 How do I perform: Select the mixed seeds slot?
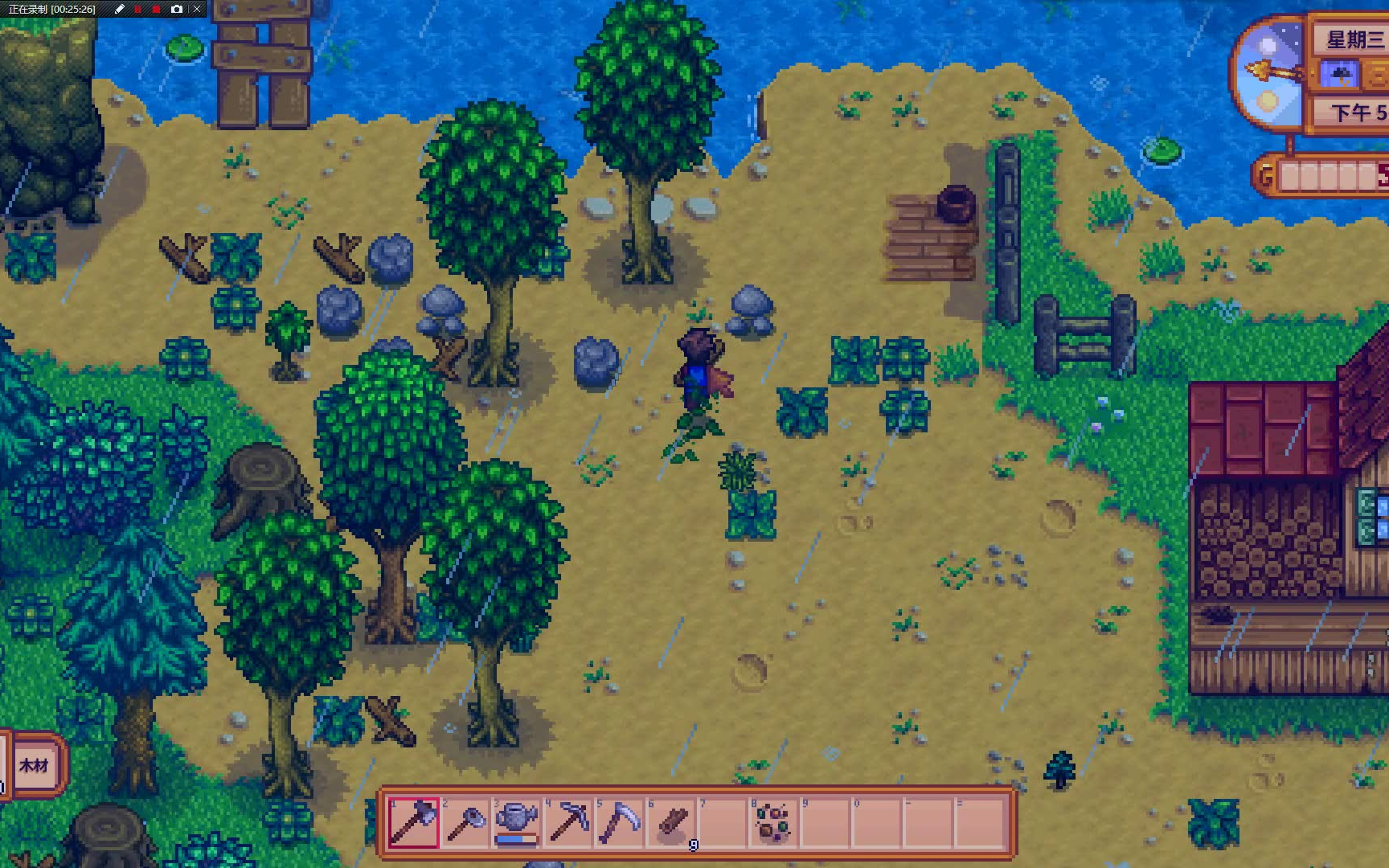[774, 823]
